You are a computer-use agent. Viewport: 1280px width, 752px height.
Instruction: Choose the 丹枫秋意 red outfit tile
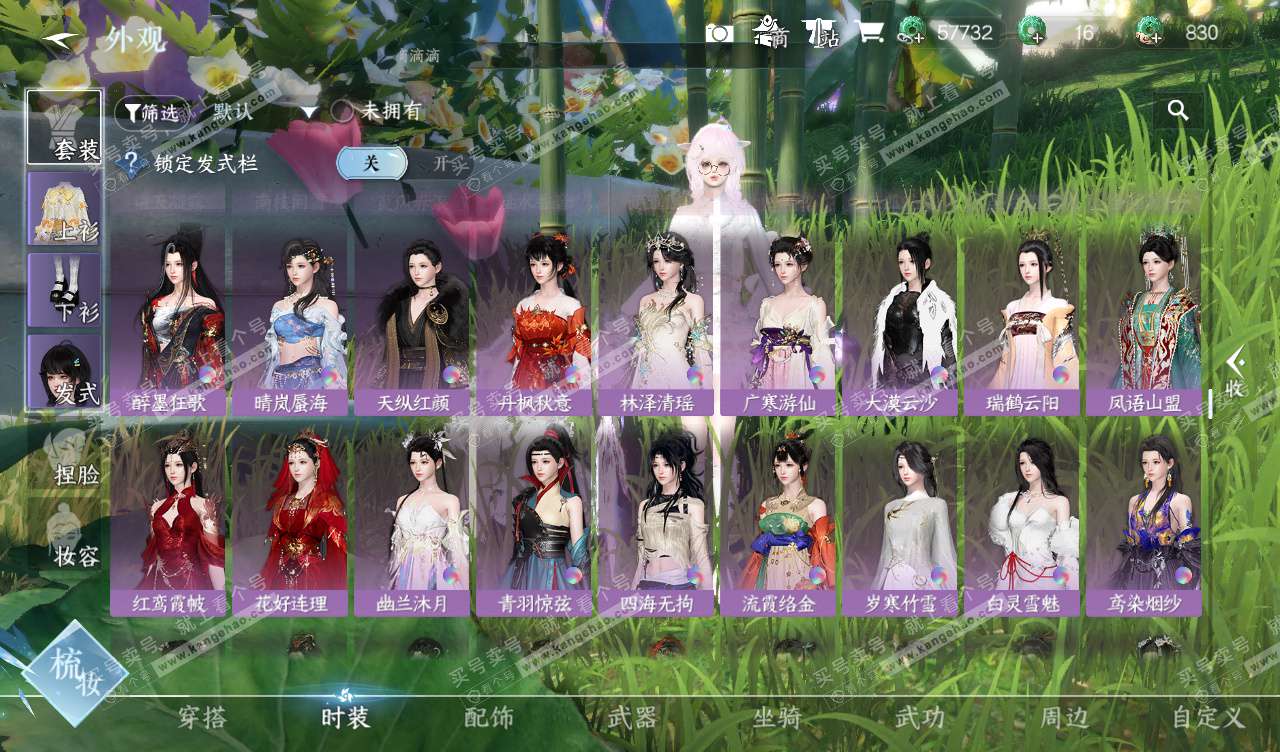point(533,322)
